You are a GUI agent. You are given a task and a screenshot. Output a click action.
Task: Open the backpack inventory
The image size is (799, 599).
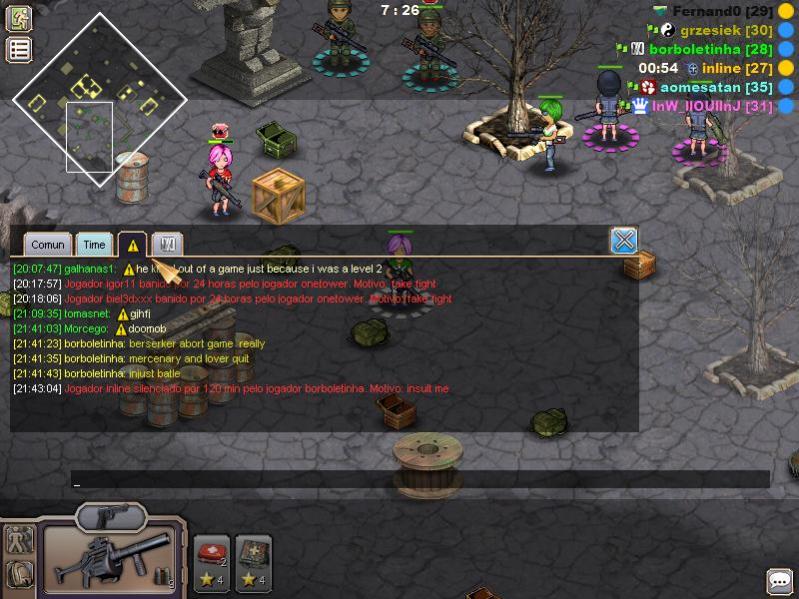pos(19,575)
